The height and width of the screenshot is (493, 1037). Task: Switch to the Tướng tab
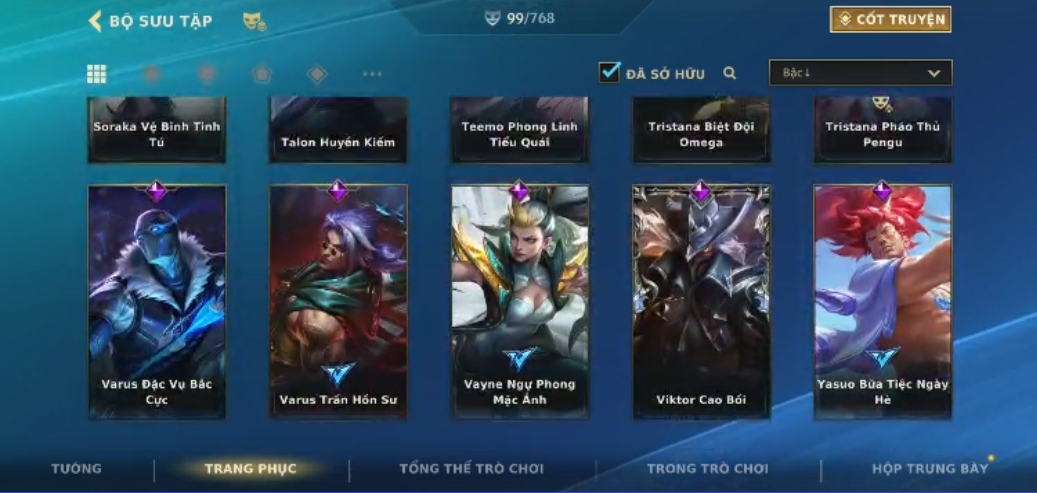[77, 469]
